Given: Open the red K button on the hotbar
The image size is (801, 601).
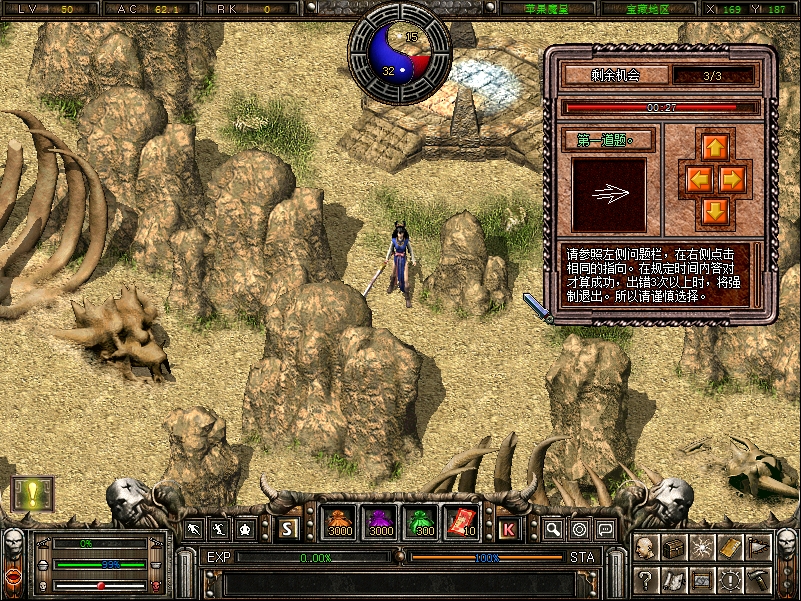Looking at the screenshot, I should 509,528.
